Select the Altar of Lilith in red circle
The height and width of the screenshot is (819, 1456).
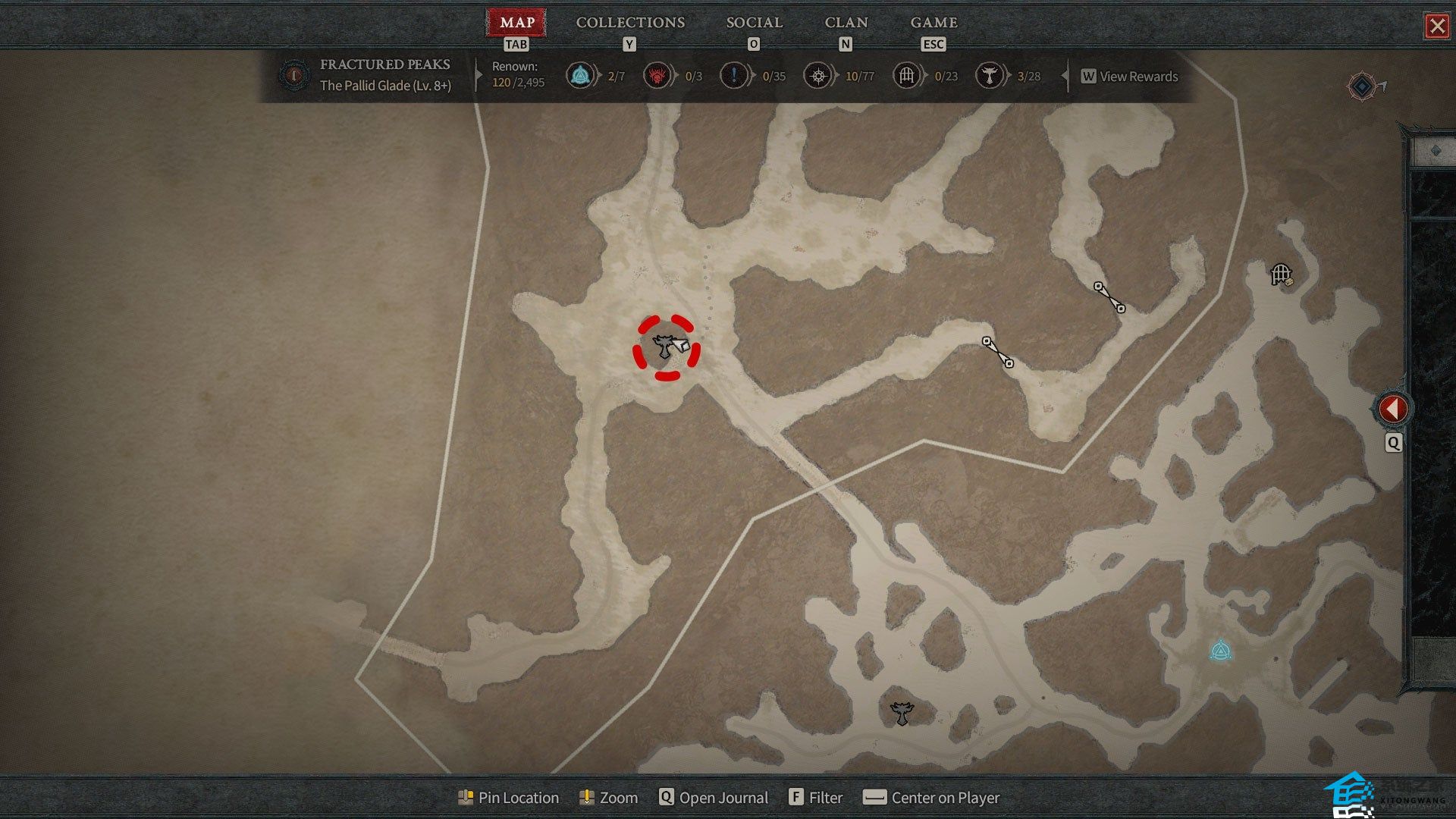coord(665,347)
